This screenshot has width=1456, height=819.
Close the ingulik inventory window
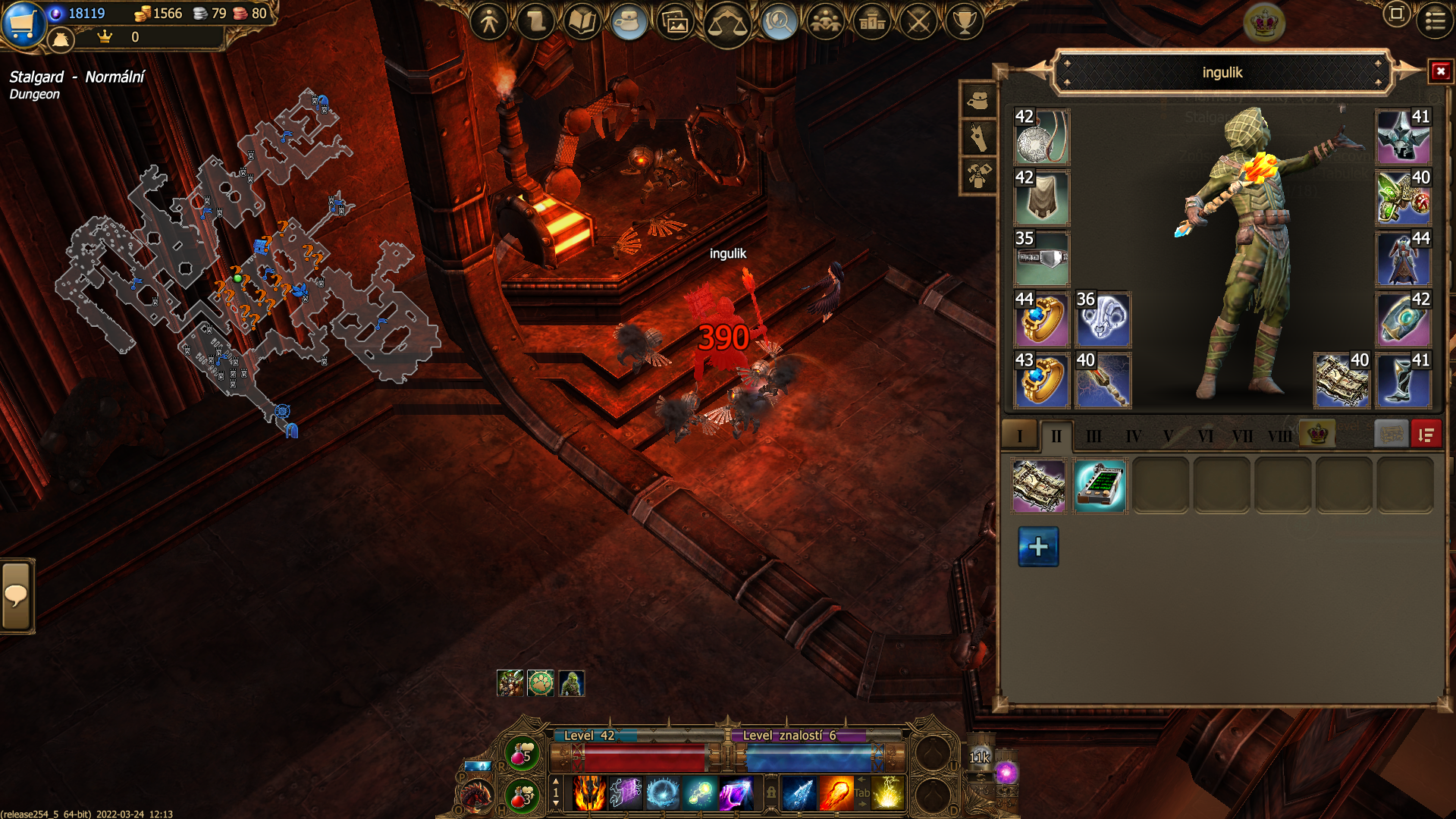click(x=1440, y=72)
